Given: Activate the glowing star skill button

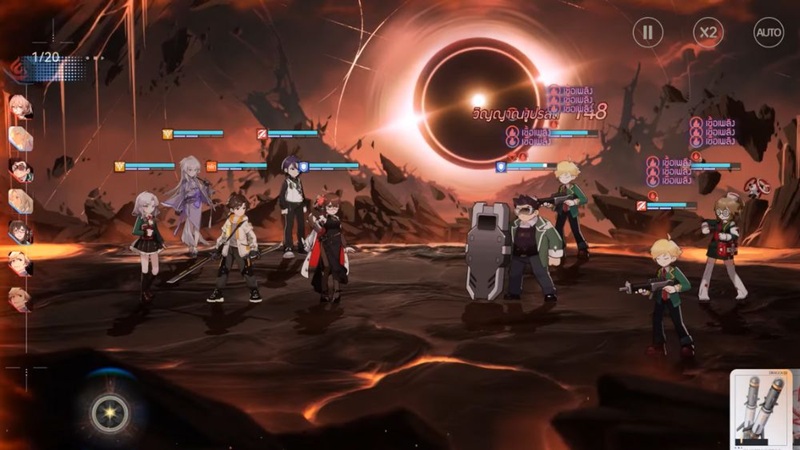Looking at the screenshot, I should pos(109,412).
